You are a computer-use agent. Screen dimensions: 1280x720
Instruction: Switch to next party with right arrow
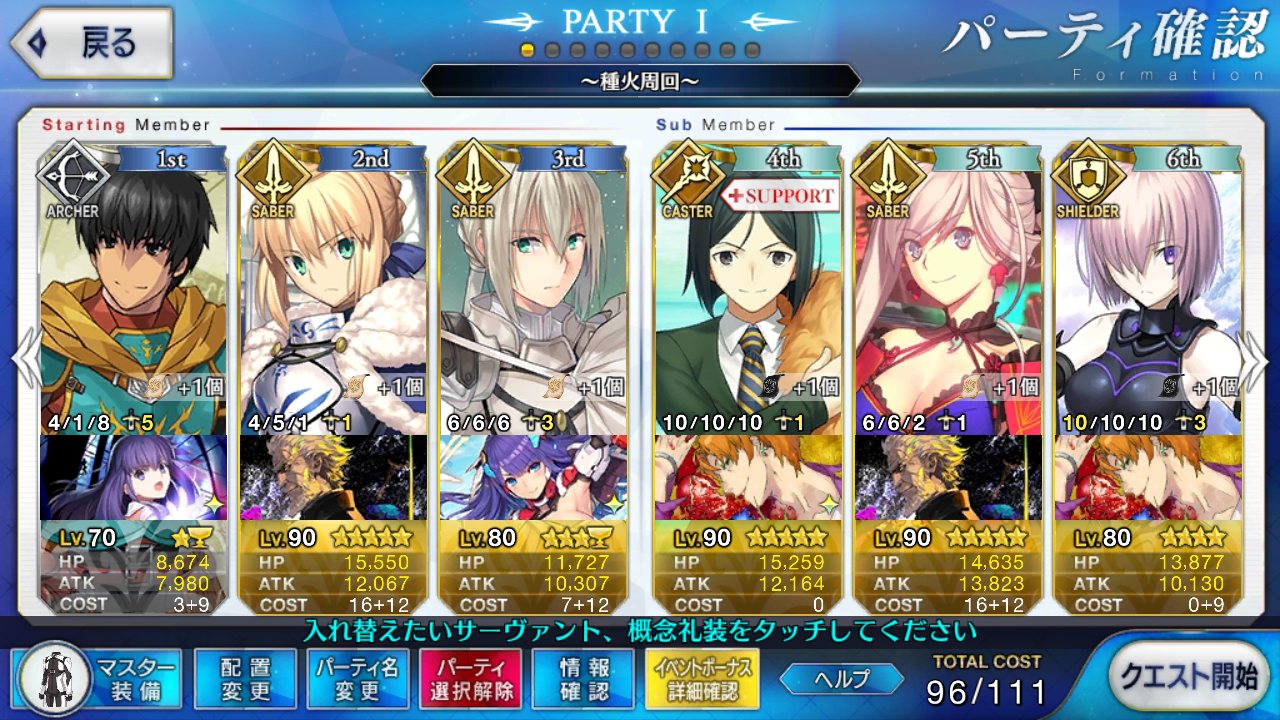(1255, 358)
